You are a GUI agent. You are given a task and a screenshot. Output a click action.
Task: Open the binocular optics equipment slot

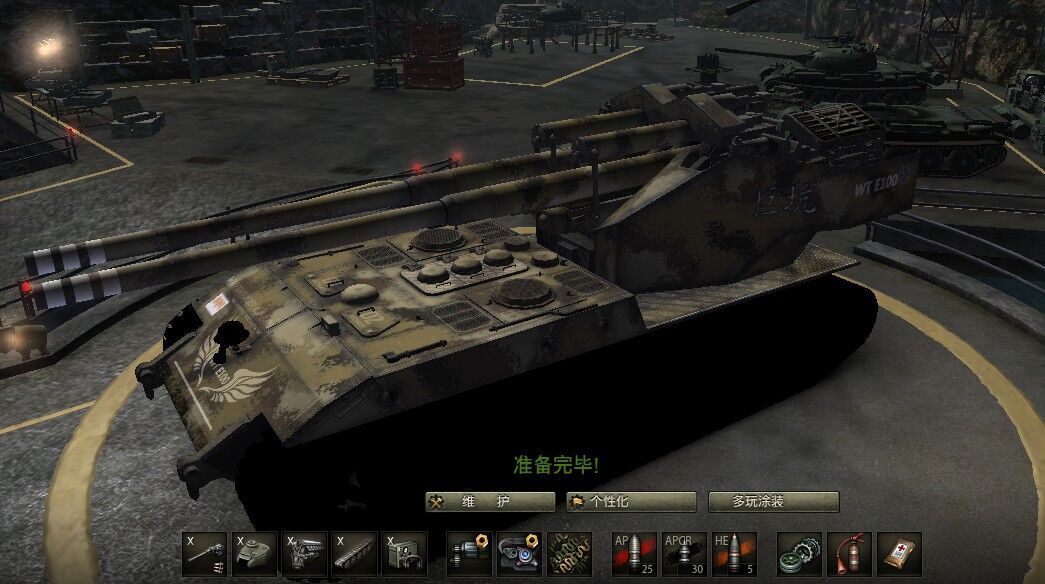[x=519, y=553]
